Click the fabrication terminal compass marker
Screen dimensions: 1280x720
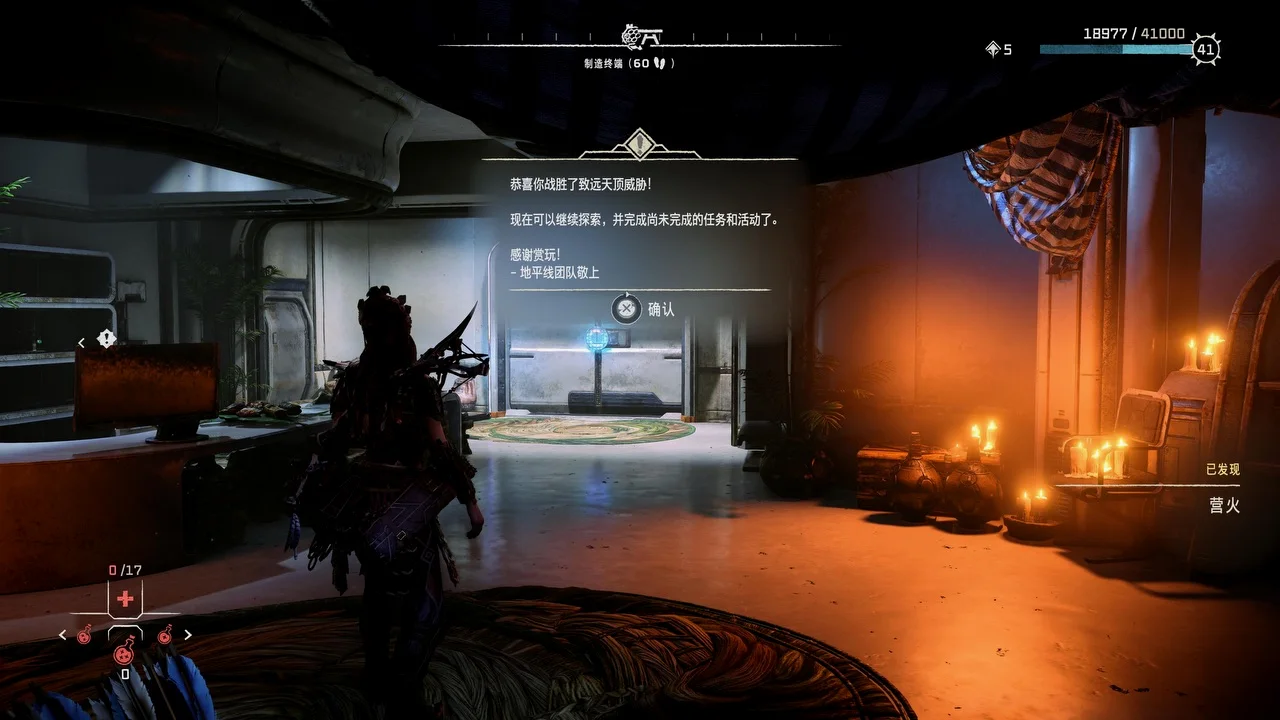[x=642, y=37]
